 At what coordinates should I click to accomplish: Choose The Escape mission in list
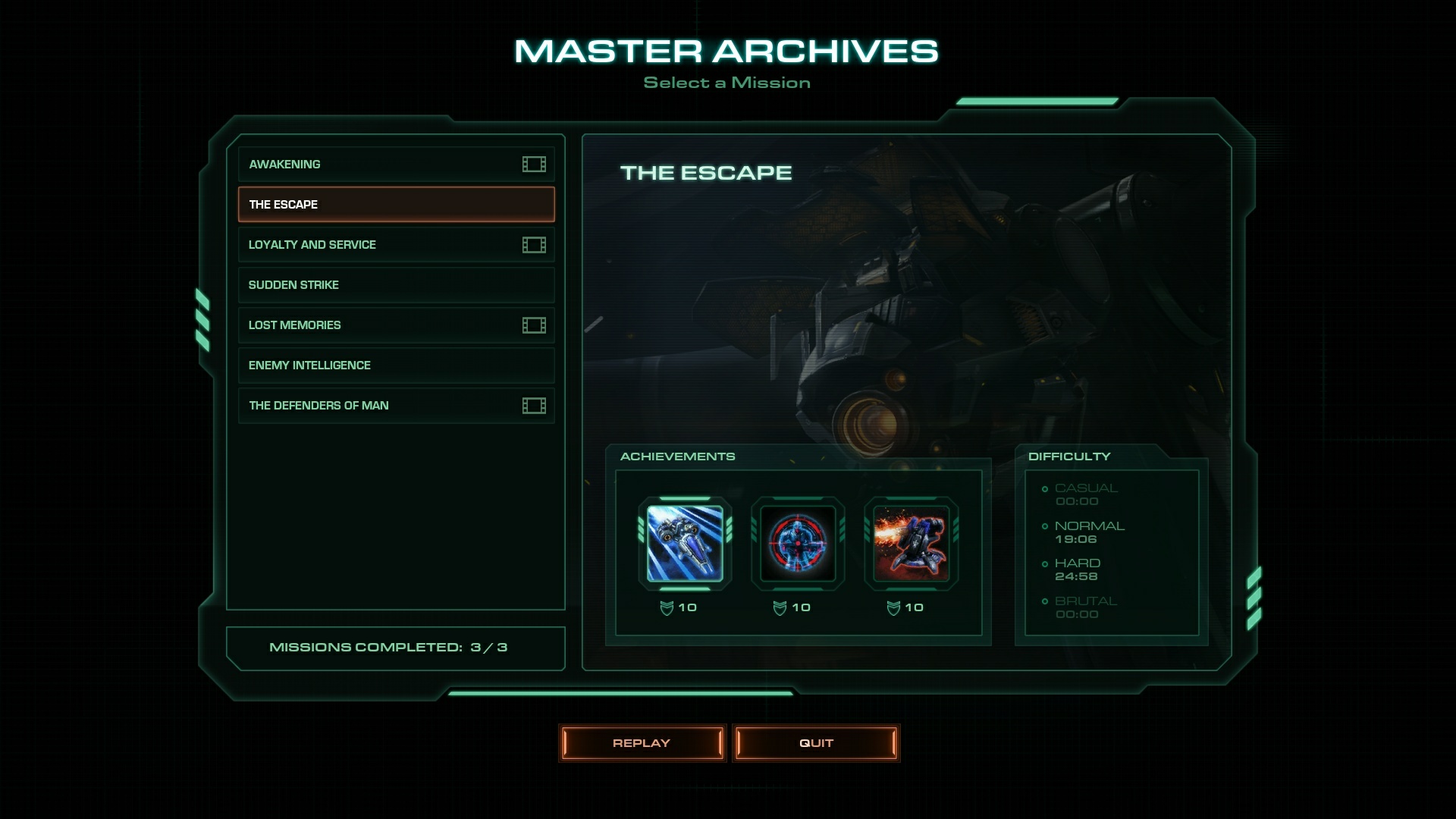(395, 204)
